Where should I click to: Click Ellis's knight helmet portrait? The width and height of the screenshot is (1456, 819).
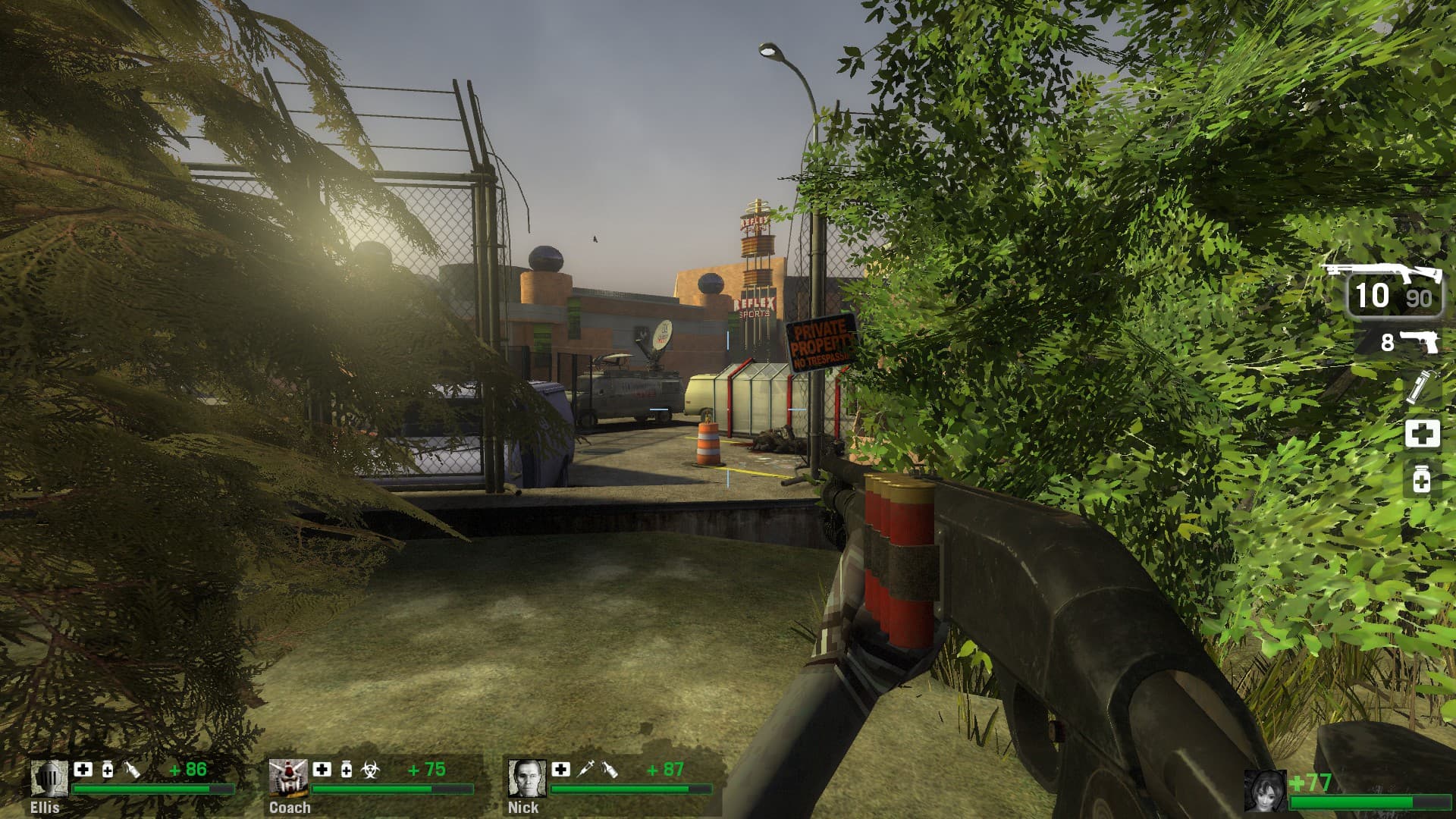point(49,777)
